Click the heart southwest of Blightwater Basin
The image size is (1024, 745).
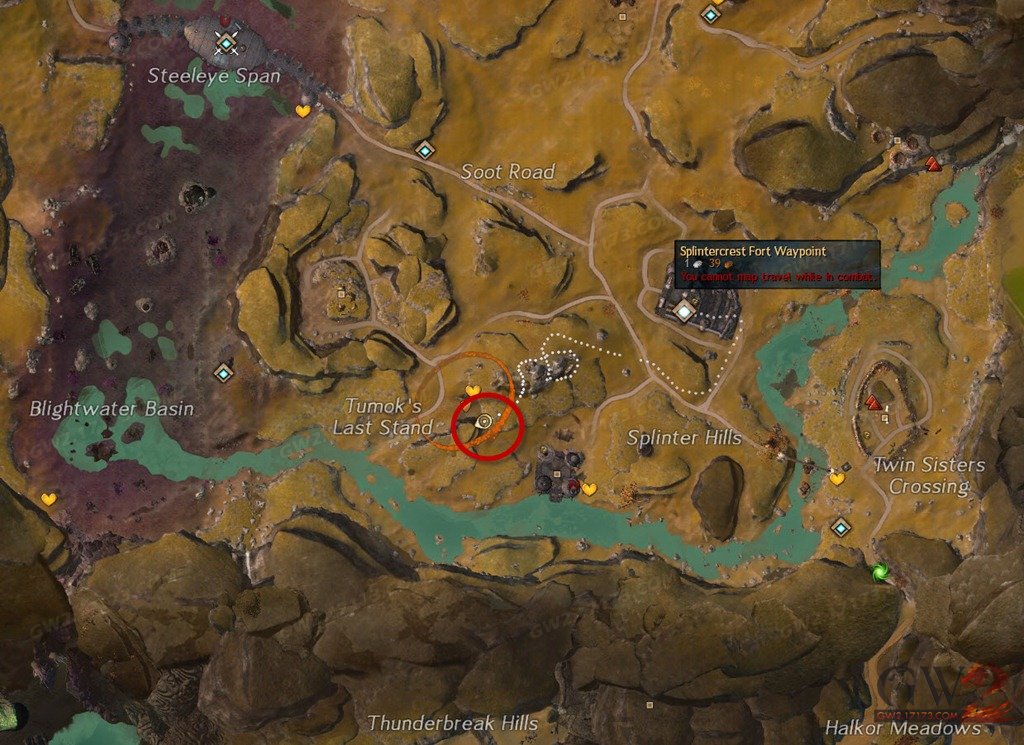coord(48,498)
